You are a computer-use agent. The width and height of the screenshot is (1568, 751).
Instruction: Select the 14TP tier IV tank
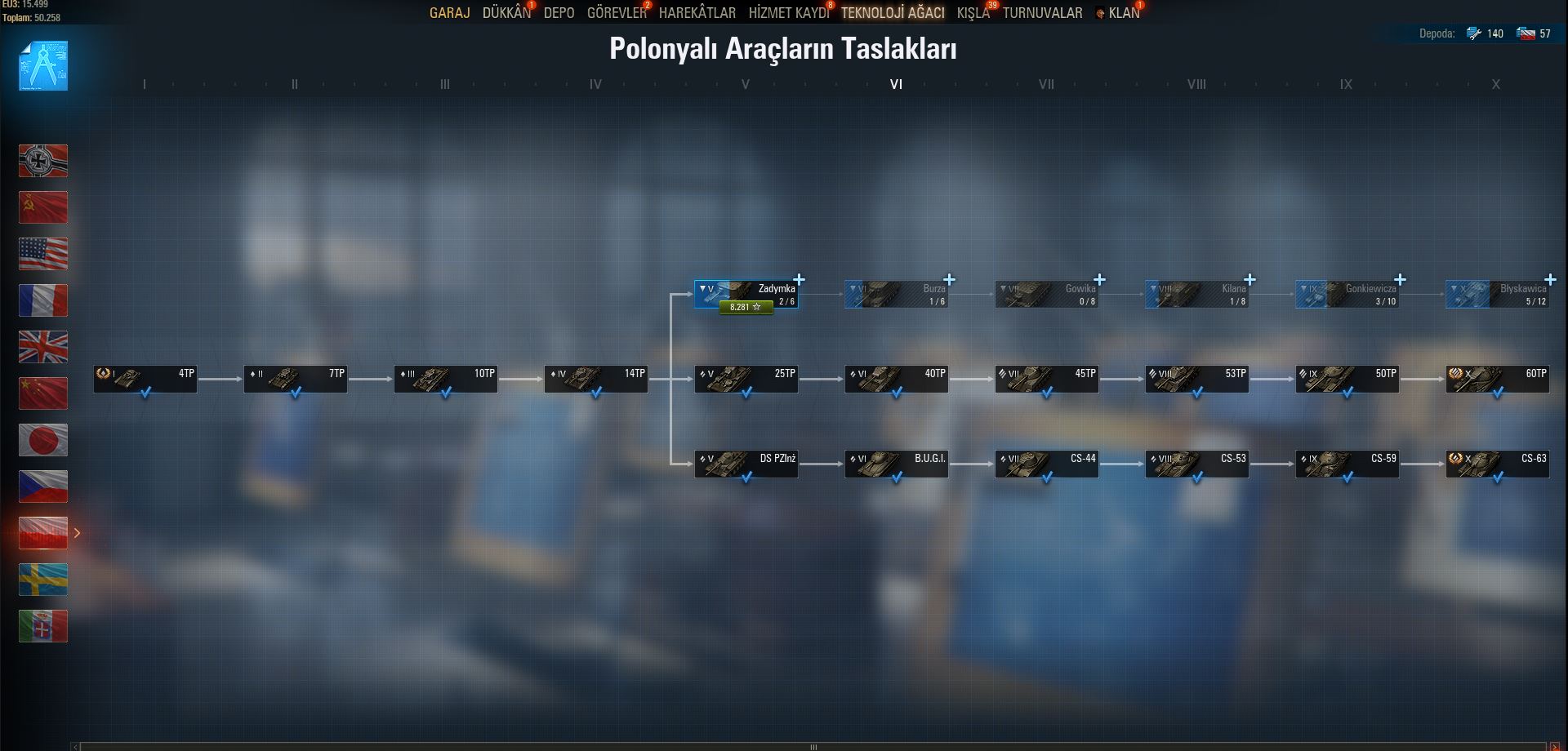[x=595, y=380]
